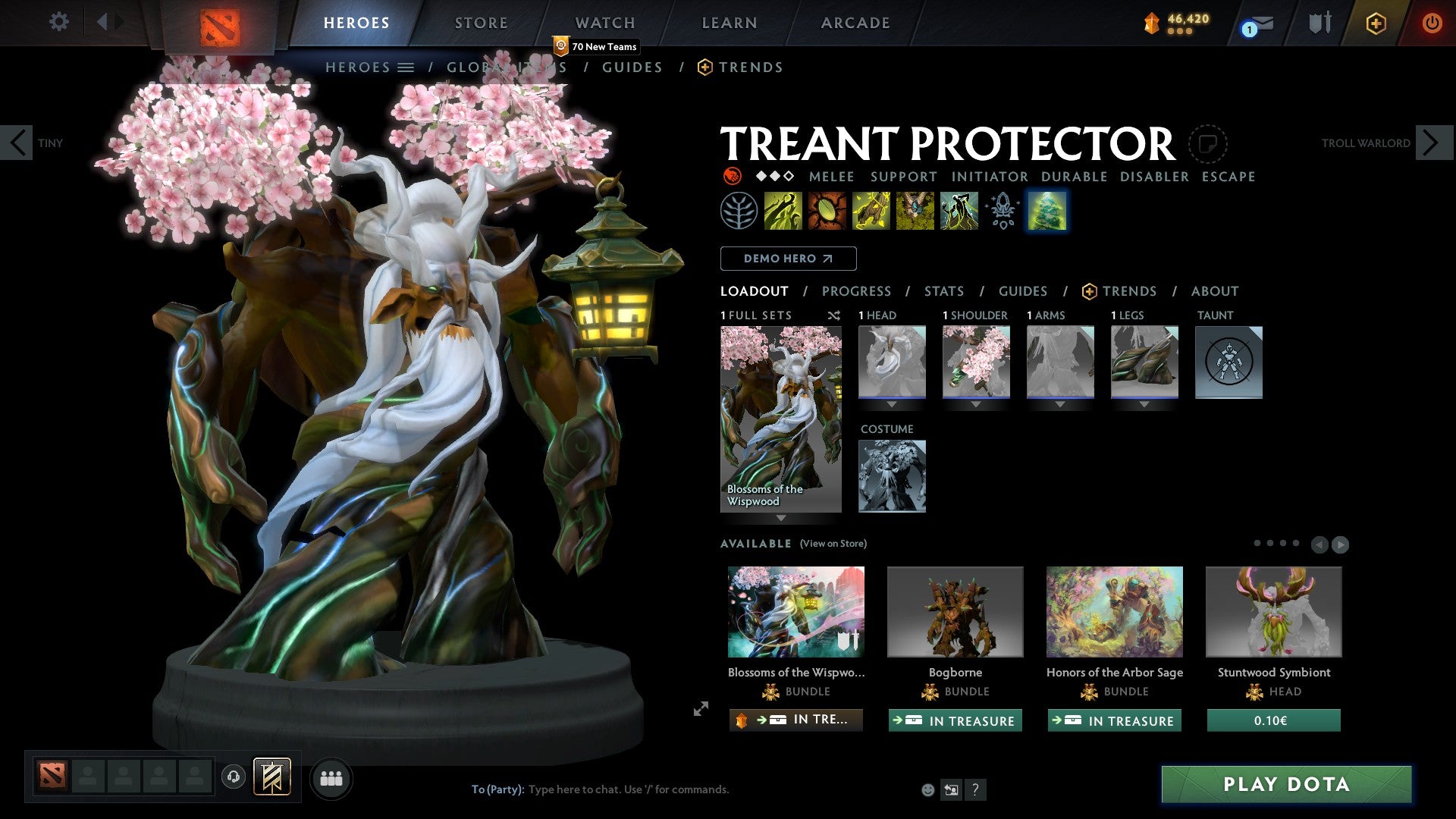The image size is (1456, 819).
Task: Click the Overgrowth ultimate ability icon
Action: pyautogui.click(x=959, y=211)
